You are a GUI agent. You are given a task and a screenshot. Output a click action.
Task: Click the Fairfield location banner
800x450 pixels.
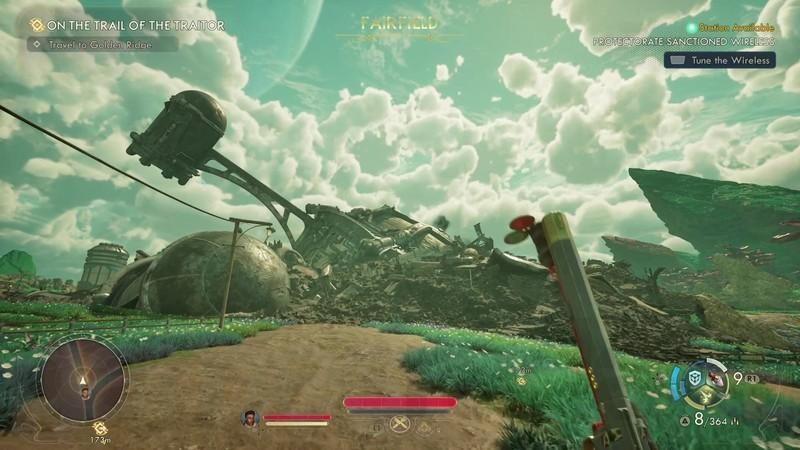399,21
